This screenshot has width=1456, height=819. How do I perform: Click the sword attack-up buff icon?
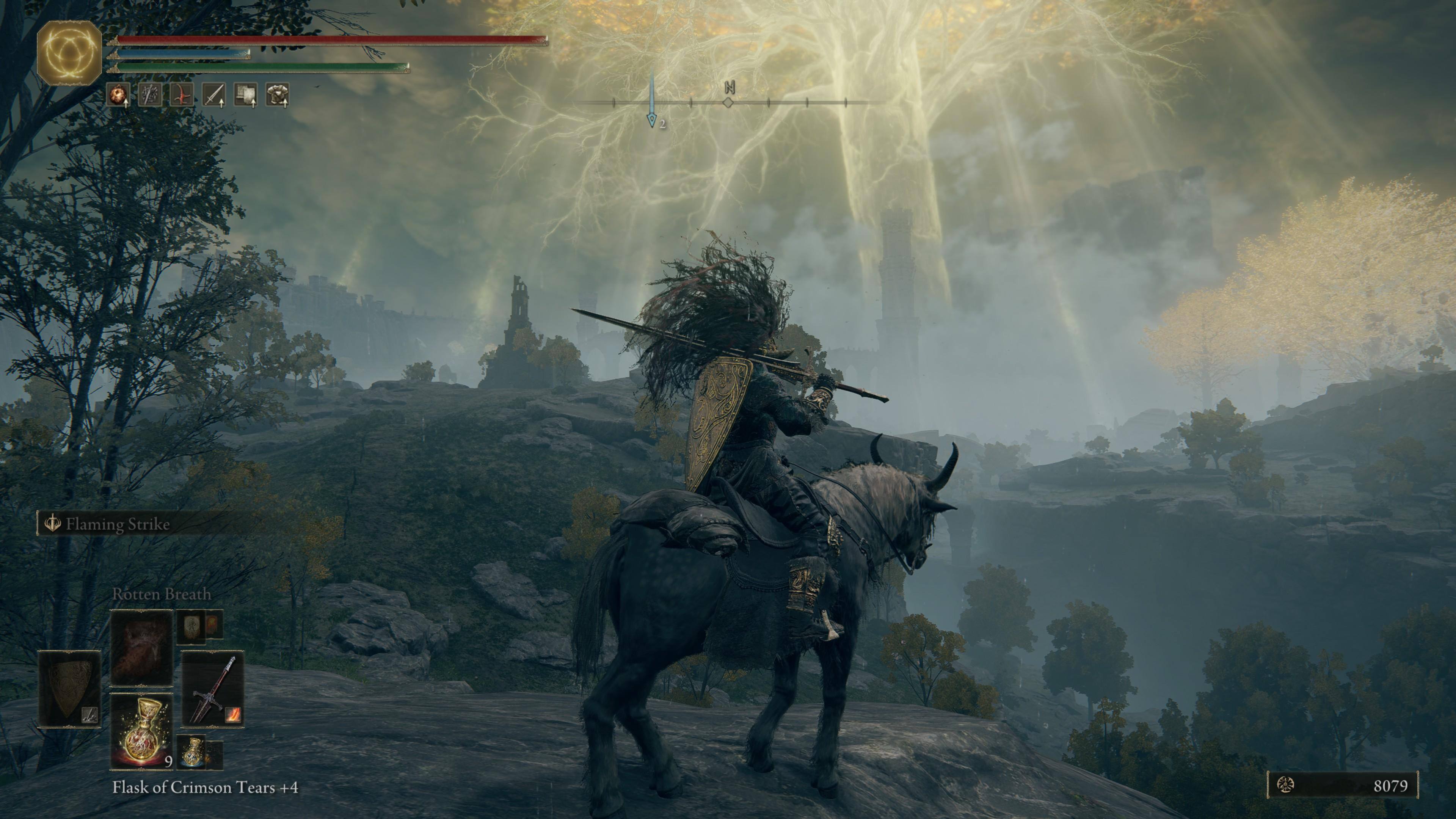coord(213,94)
